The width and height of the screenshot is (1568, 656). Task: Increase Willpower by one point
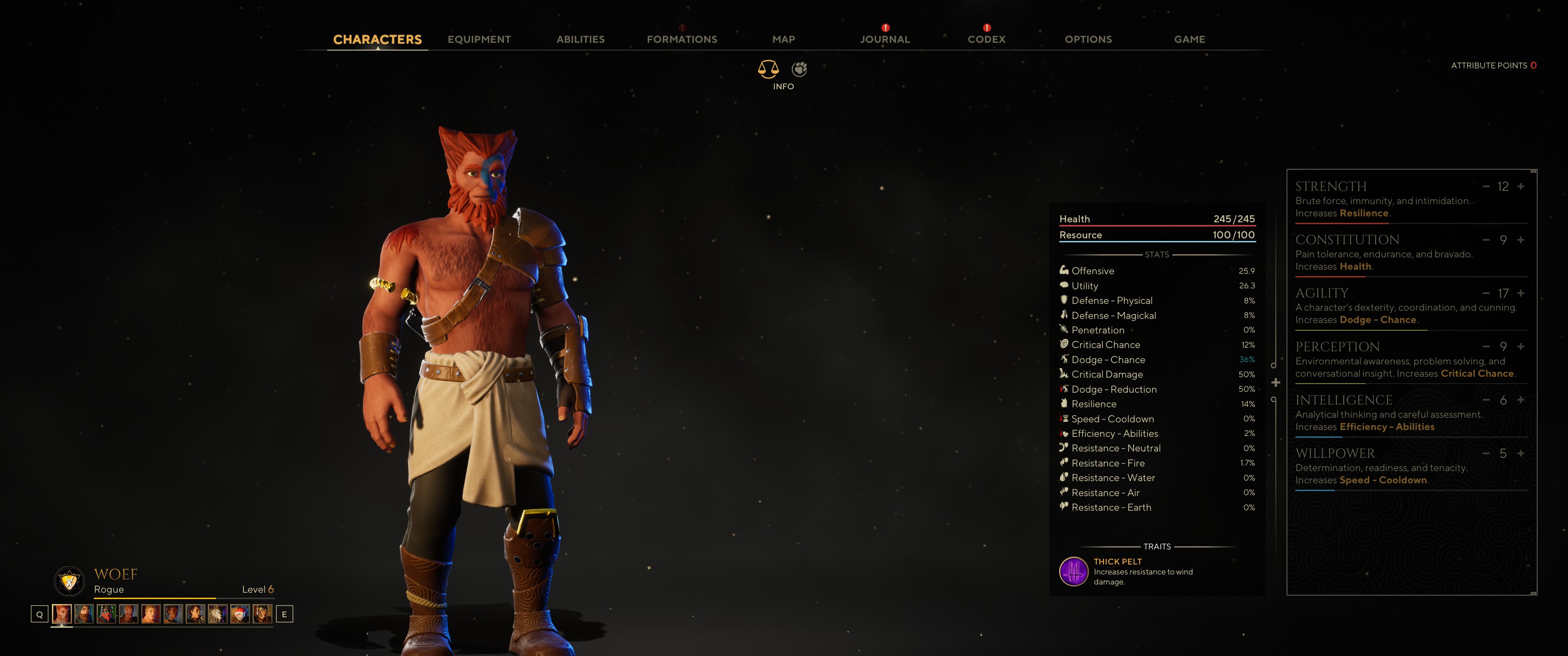click(1521, 453)
